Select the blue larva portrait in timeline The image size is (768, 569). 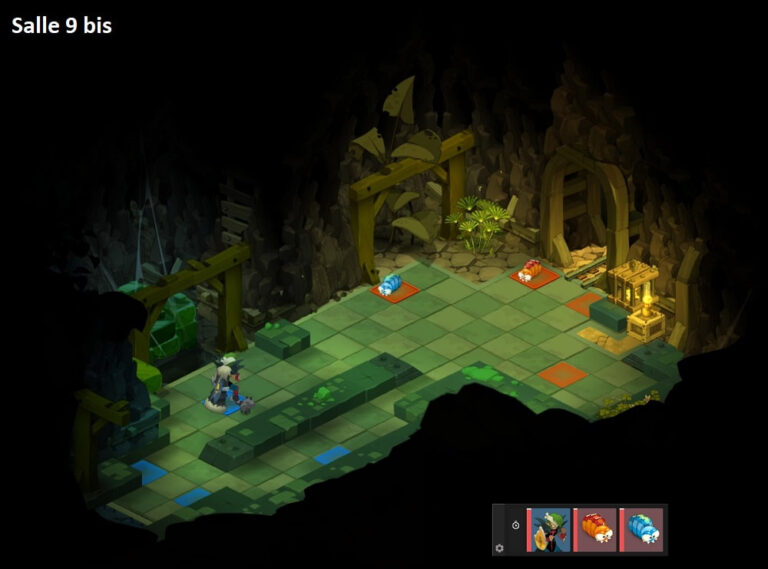coord(642,530)
